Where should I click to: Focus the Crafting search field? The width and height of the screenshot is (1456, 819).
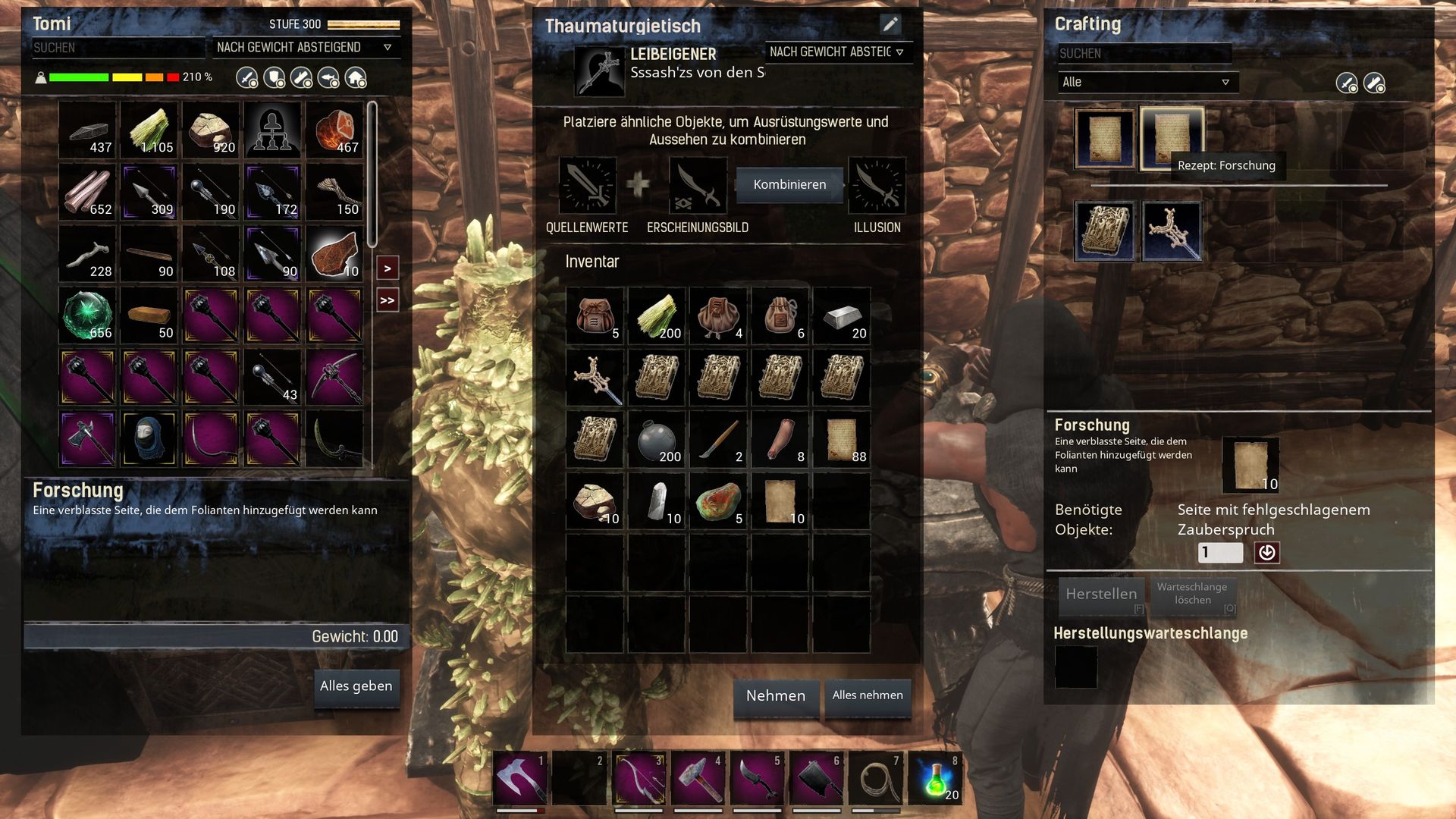[1144, 54]
